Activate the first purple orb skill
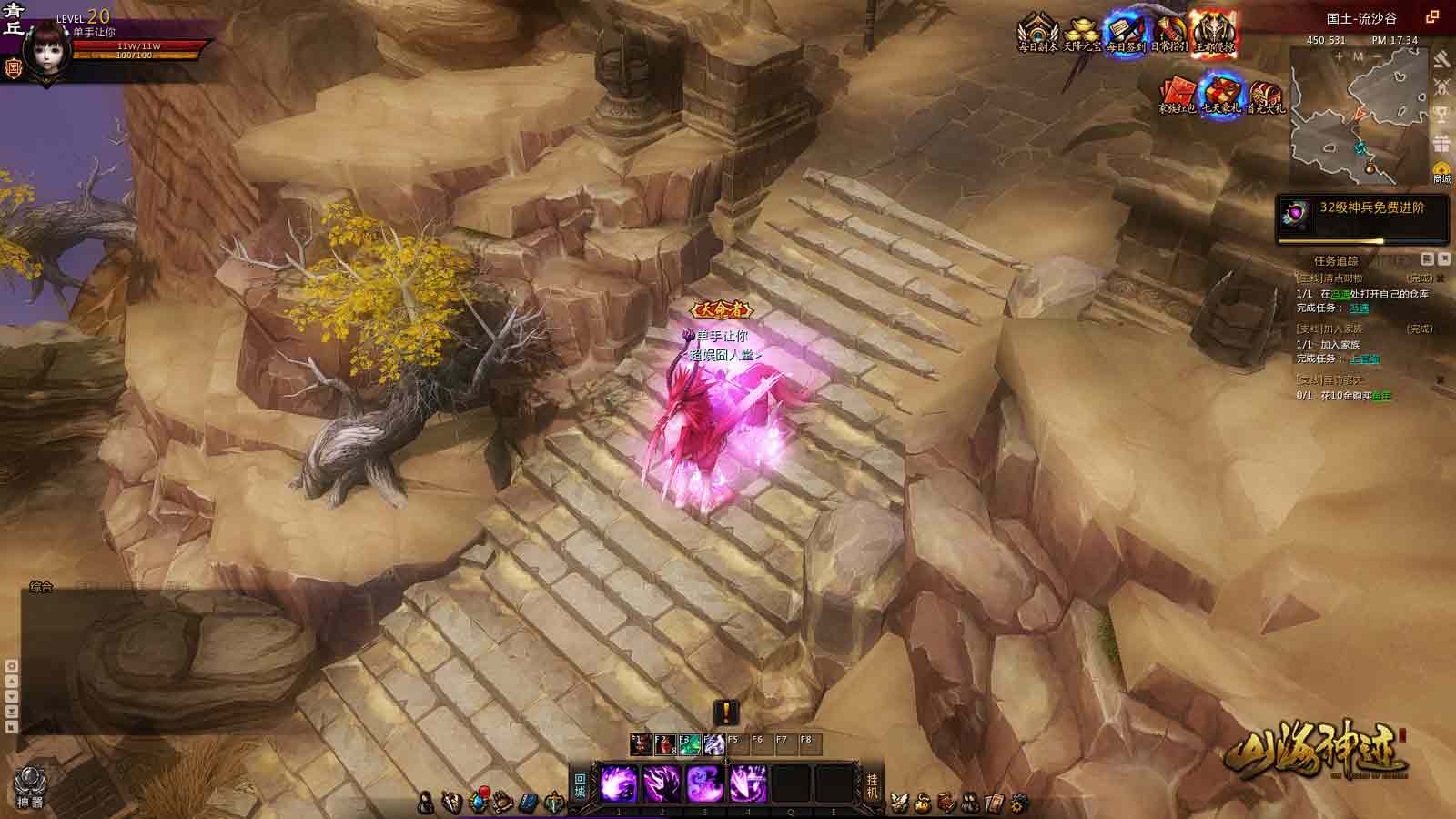This screenshot has width=1456, height=819. click(619, 784)
